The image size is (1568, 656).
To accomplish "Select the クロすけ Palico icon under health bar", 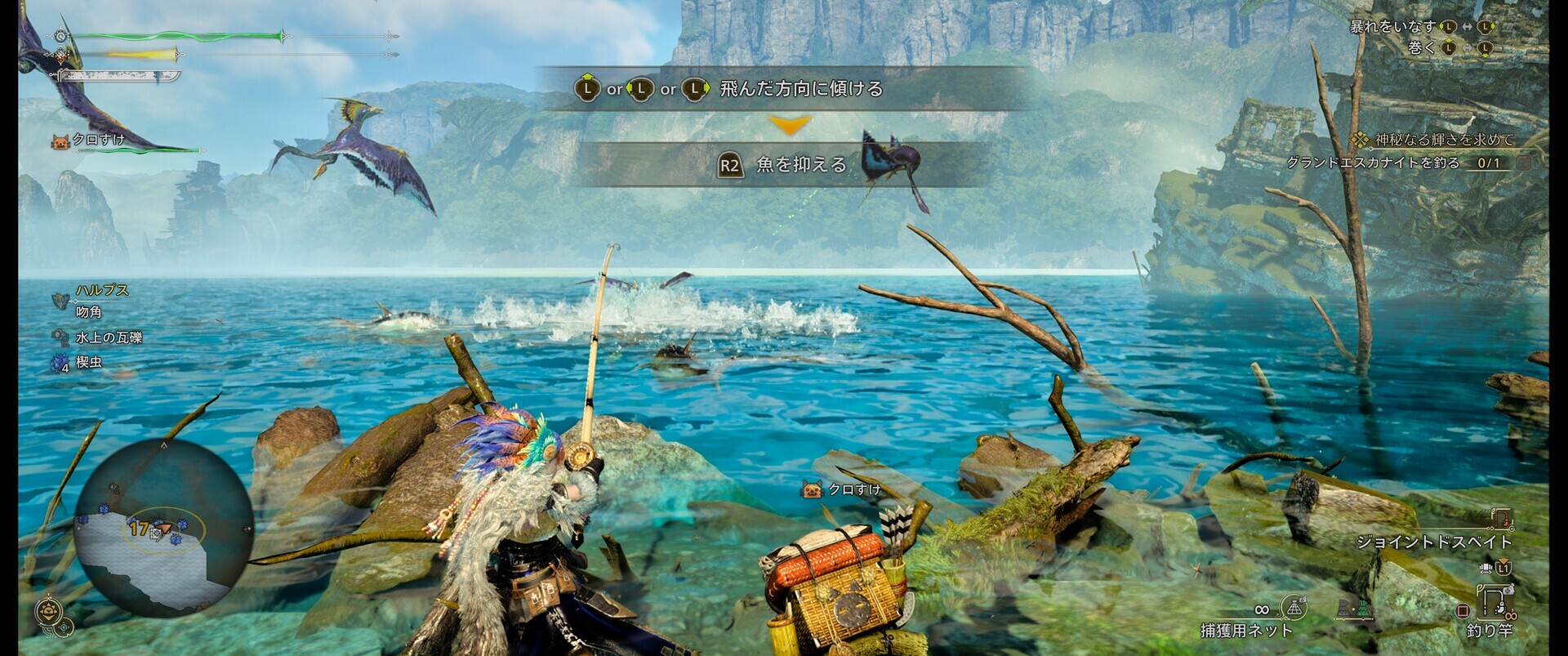I will (60, 141).
